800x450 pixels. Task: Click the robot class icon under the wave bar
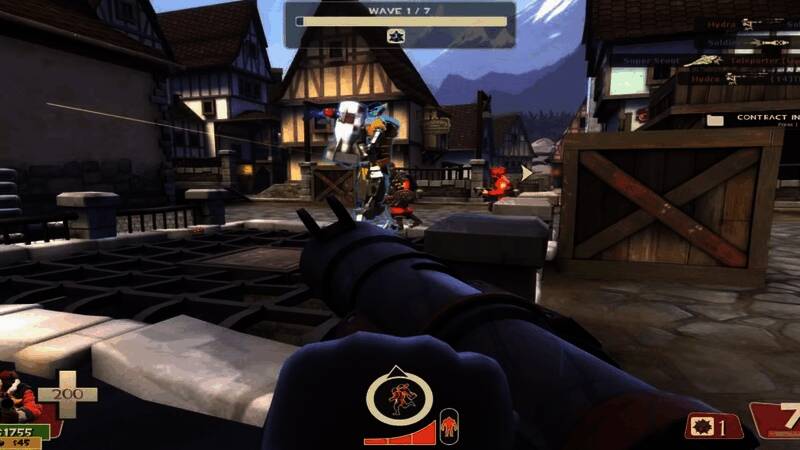(x=395, y=36)
